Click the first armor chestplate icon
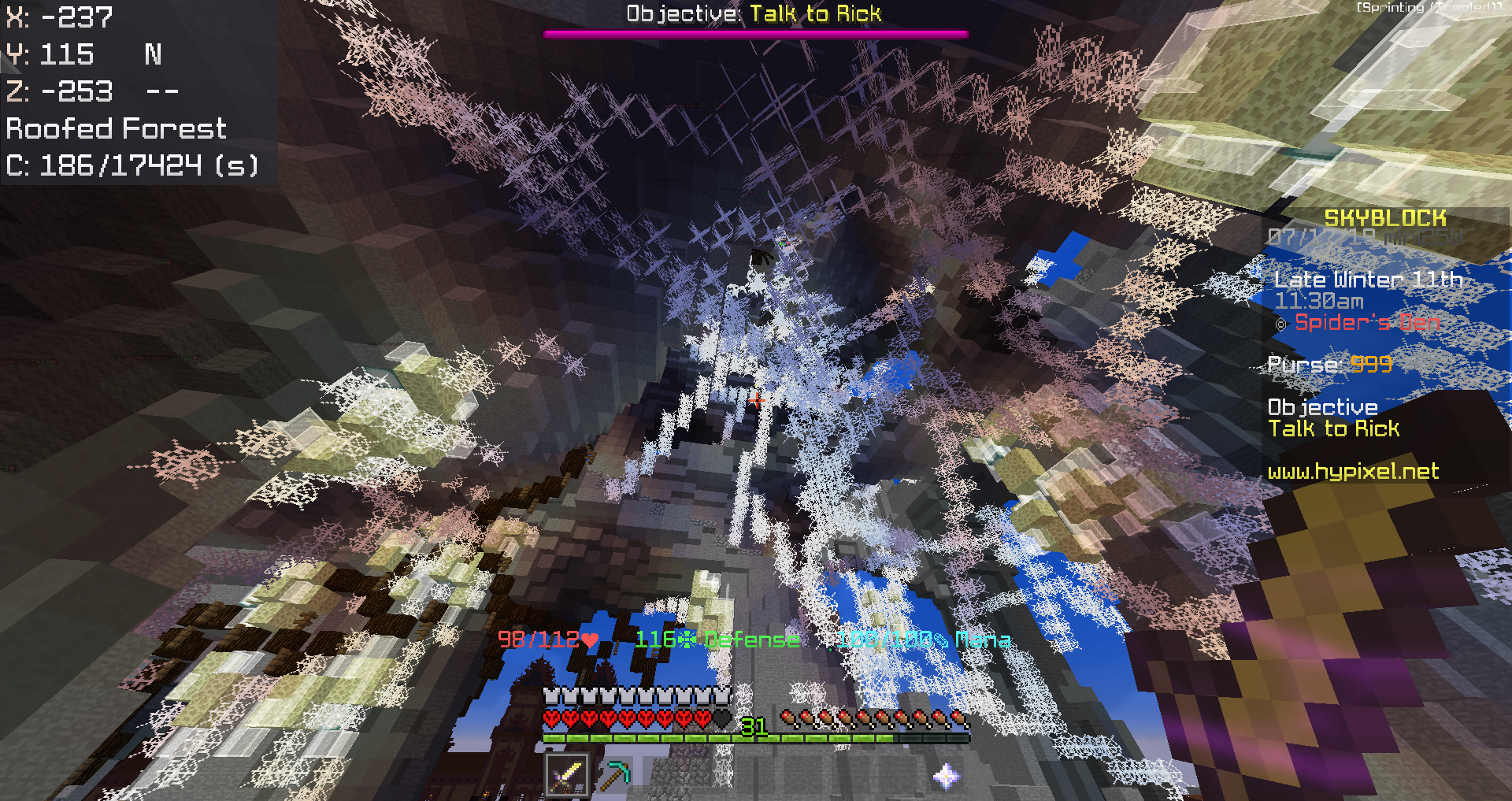 click(x=550, y=696)
